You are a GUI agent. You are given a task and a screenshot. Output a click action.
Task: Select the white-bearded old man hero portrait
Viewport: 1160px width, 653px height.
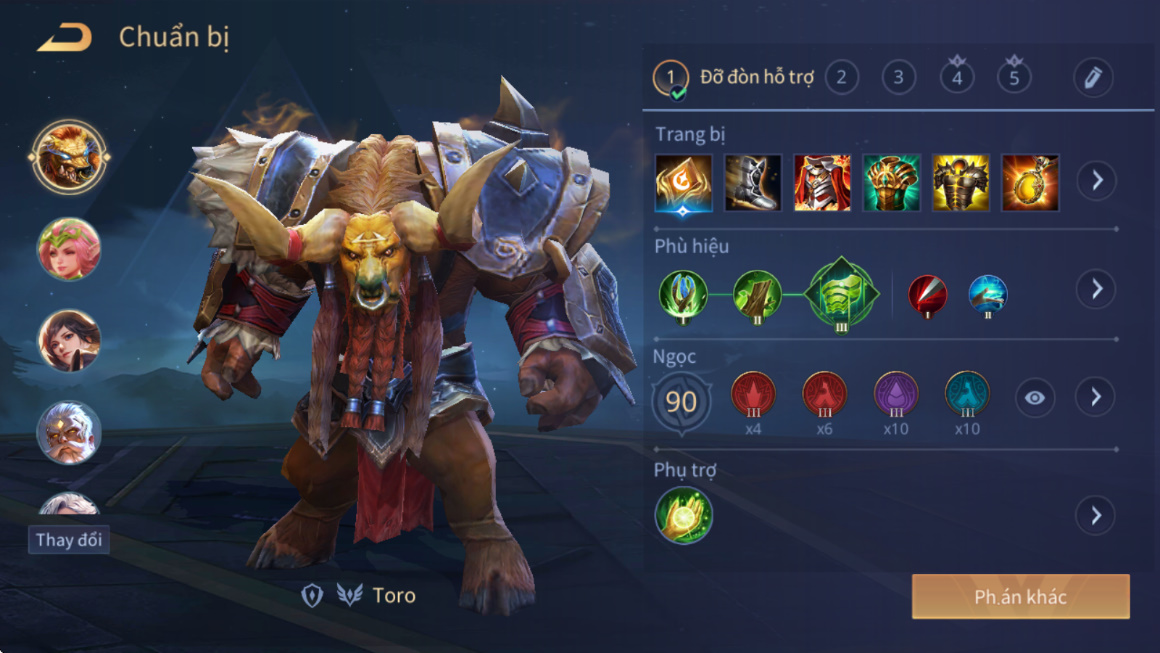(69, 432)
